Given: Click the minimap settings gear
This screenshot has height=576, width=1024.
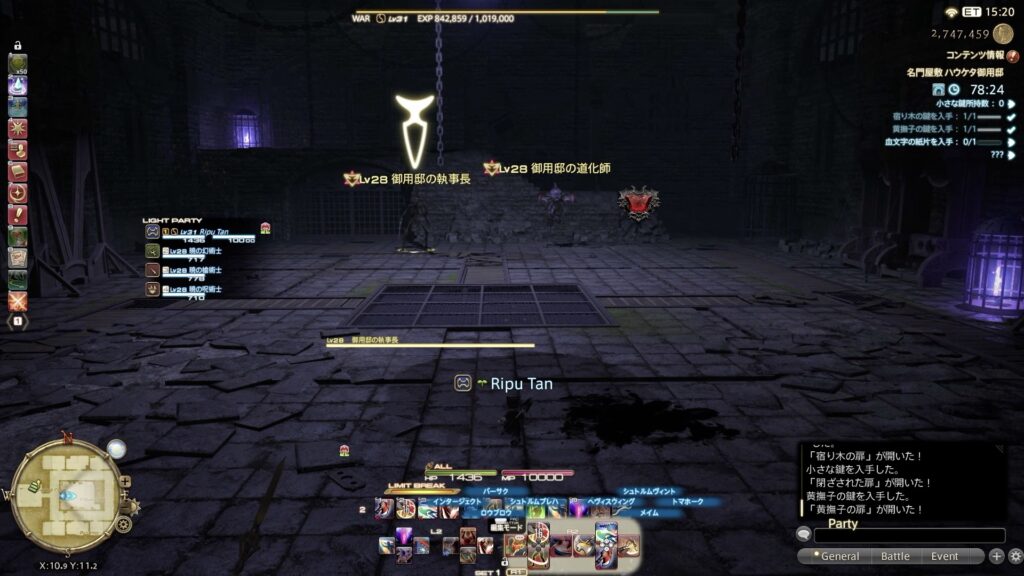Looking at the screenshot, I should 123,524.
